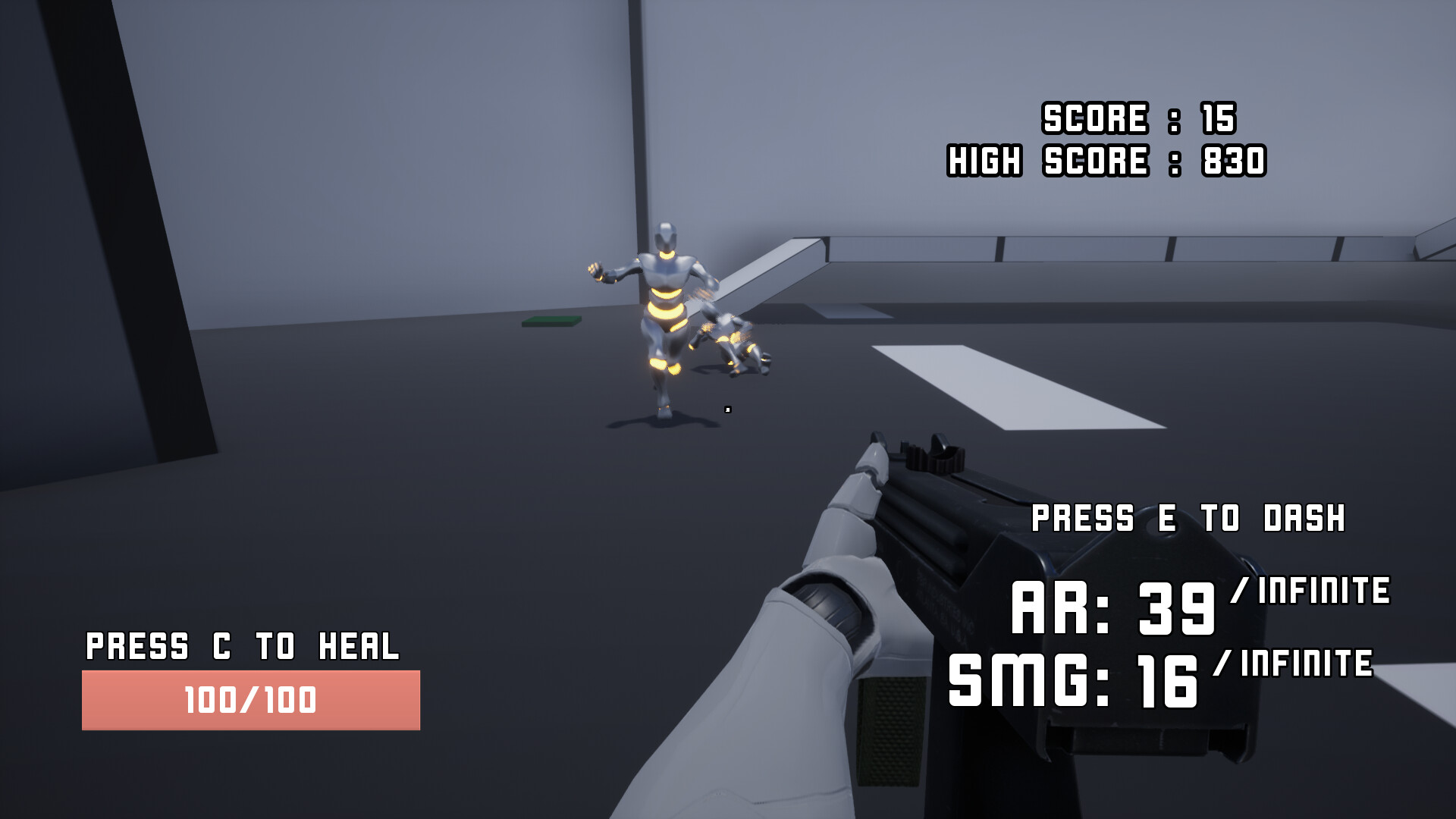Screen dimensions: 1456x819
Task: Click the crosshair dot in screen center
Action: click(x=728, y=409)
